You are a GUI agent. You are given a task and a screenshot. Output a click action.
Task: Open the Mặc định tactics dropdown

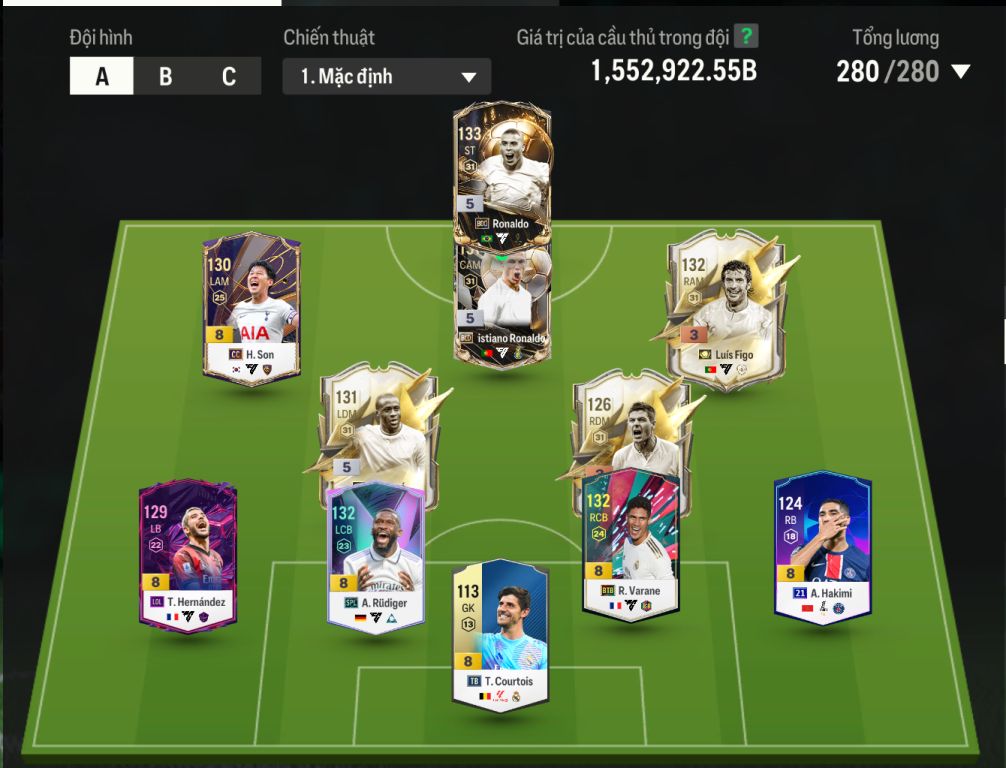(x=386, y=77)
